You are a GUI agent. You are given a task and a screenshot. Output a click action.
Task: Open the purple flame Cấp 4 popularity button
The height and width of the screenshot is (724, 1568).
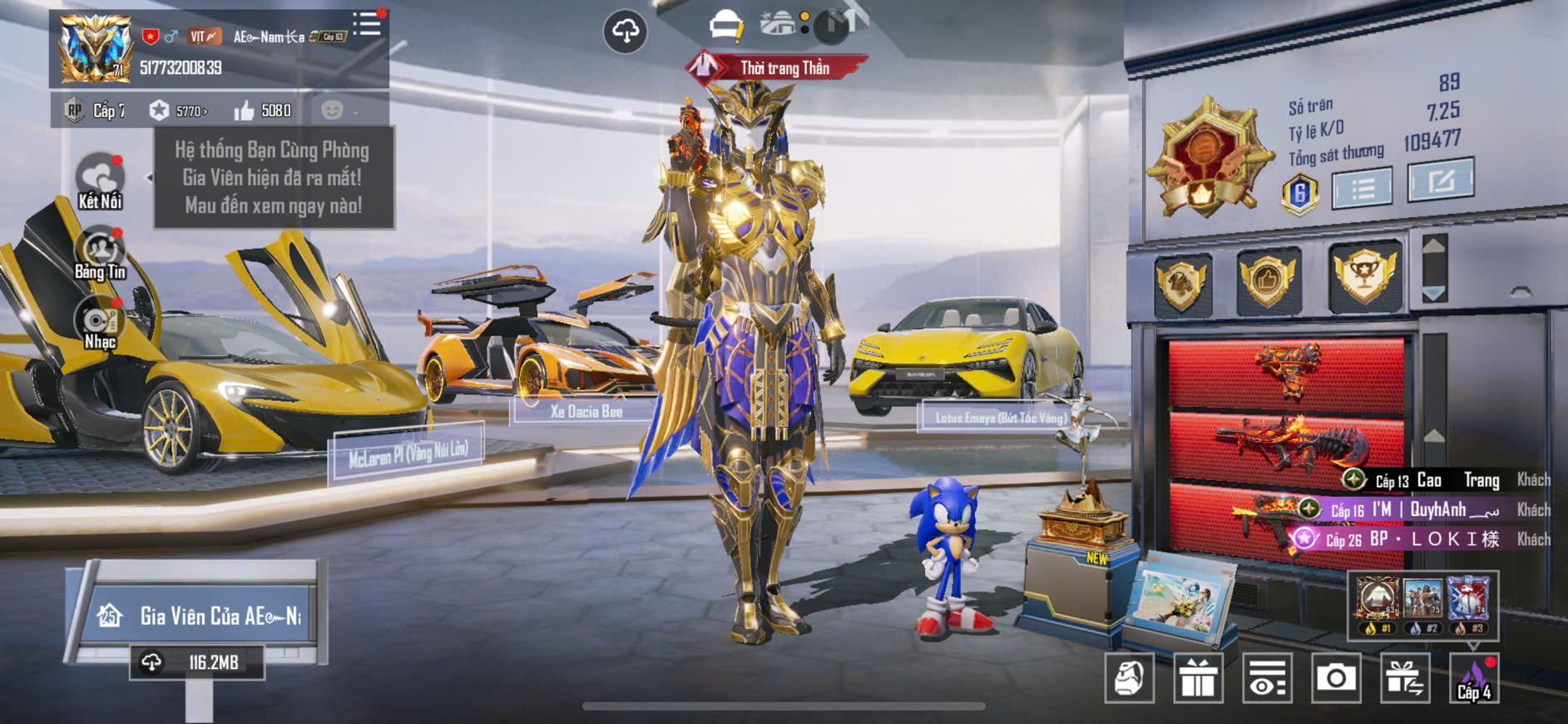tap(1474, 678)
